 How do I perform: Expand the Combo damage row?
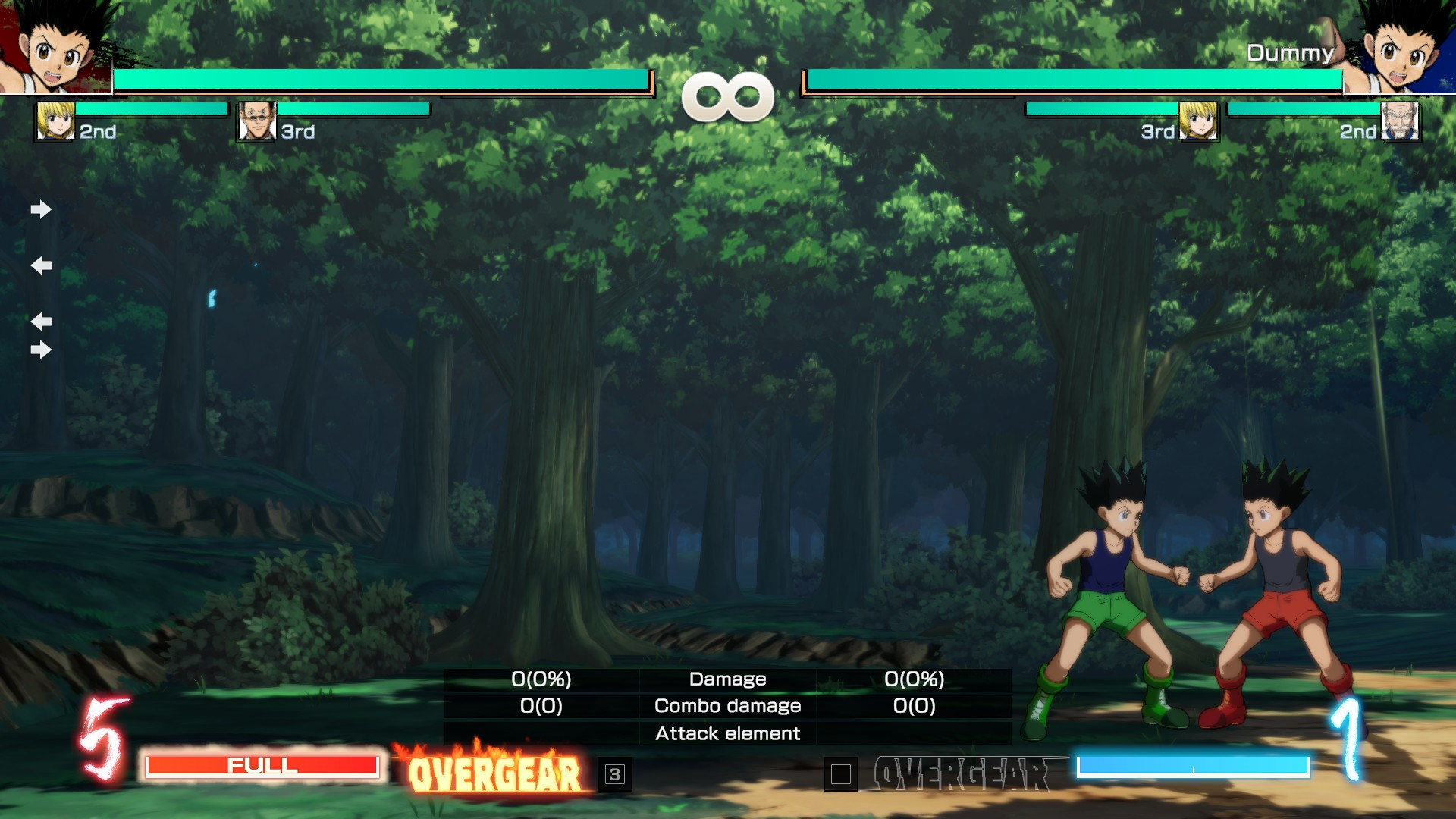pyautogui.click(x=727, y=706)
